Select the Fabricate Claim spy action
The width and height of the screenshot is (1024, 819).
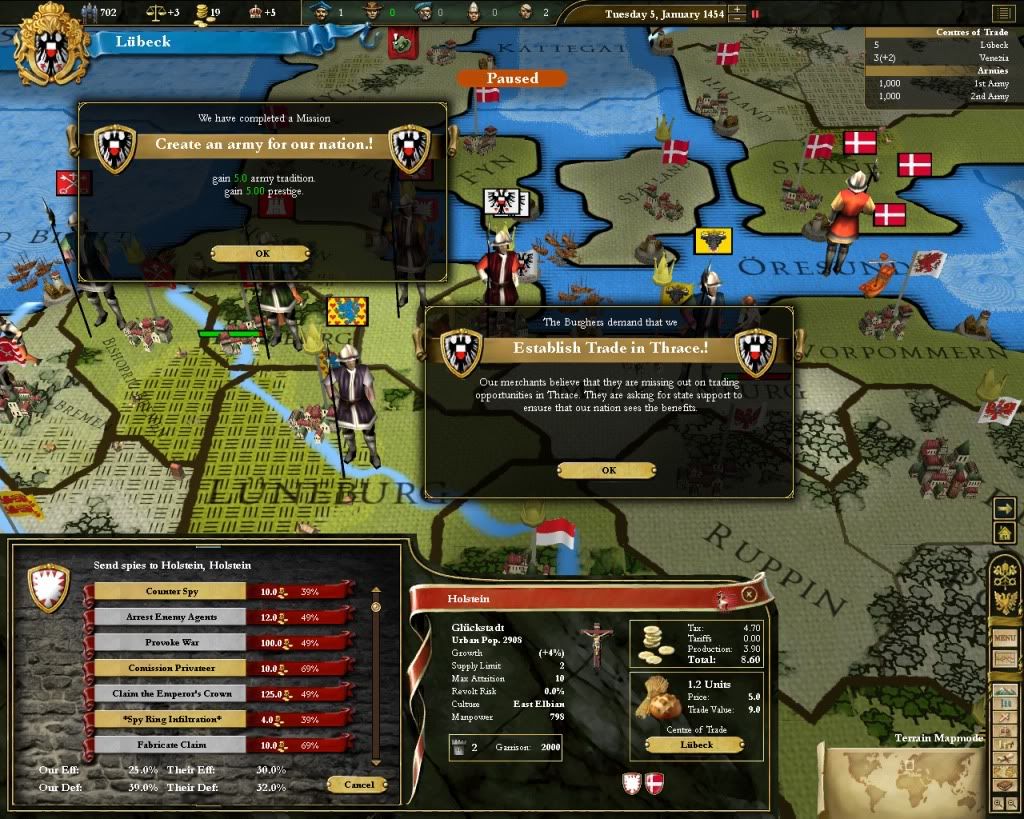169,744
